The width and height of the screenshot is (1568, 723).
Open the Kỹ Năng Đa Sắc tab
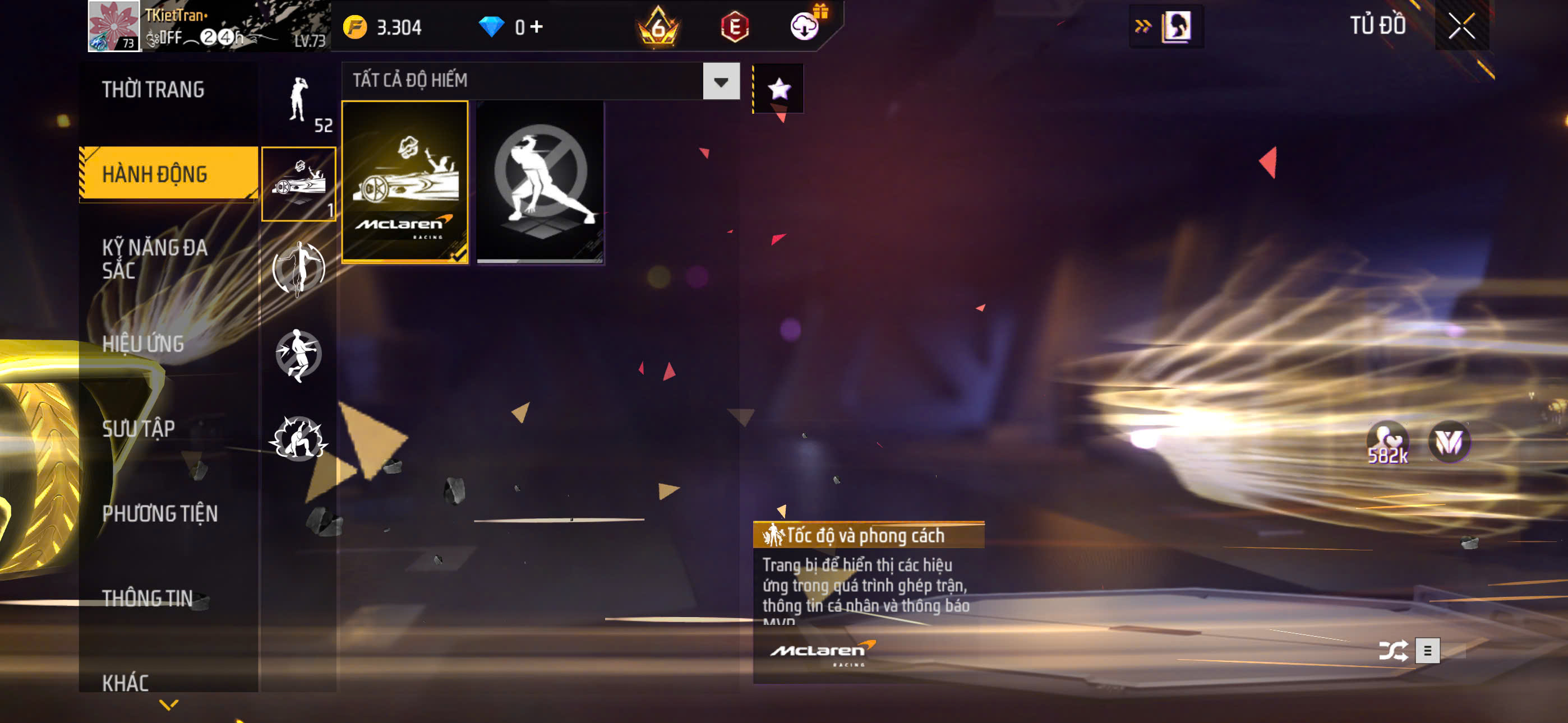click(155, 258)
